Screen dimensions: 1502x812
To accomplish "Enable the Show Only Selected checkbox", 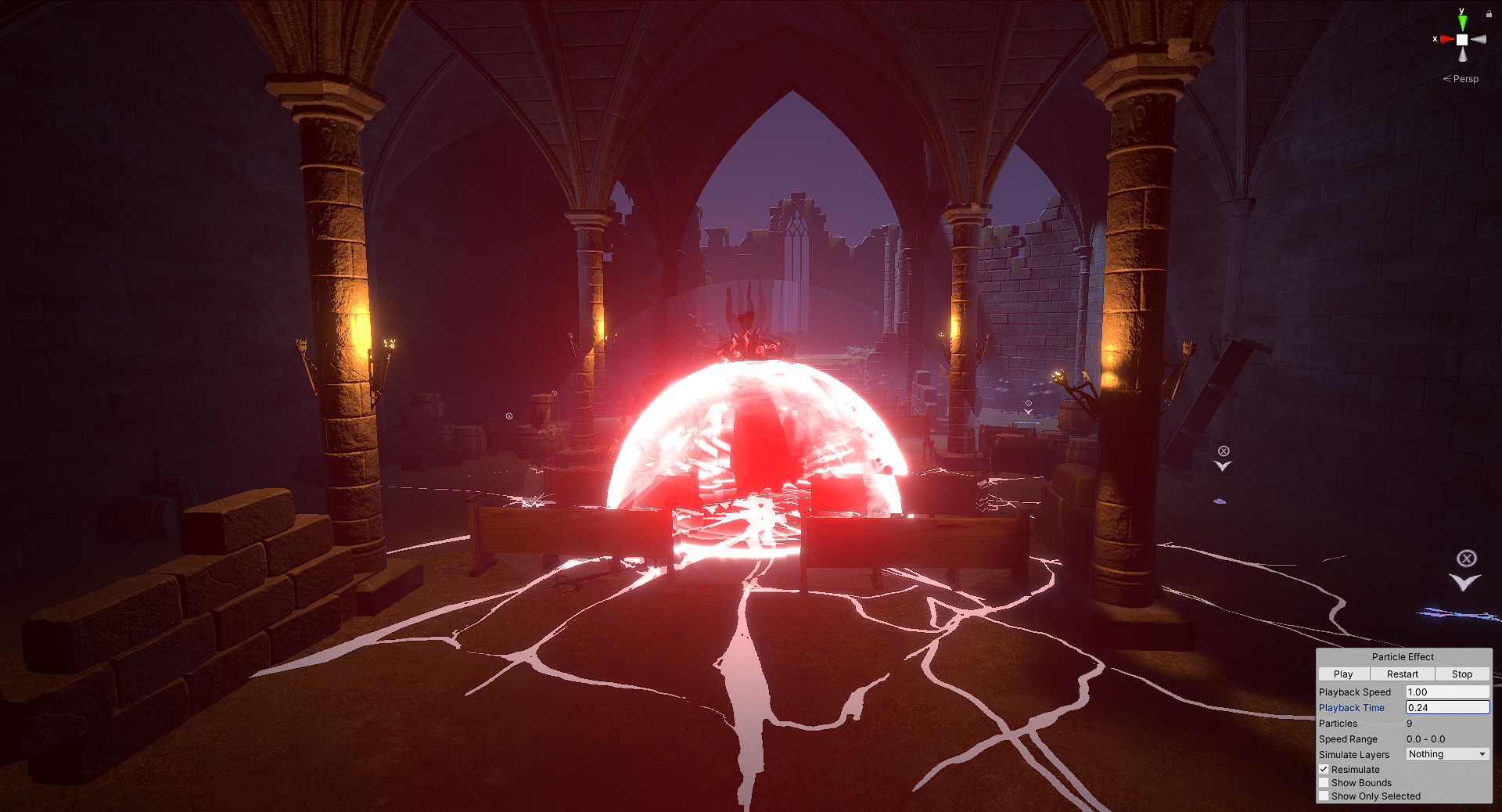I will [1324, 796].
